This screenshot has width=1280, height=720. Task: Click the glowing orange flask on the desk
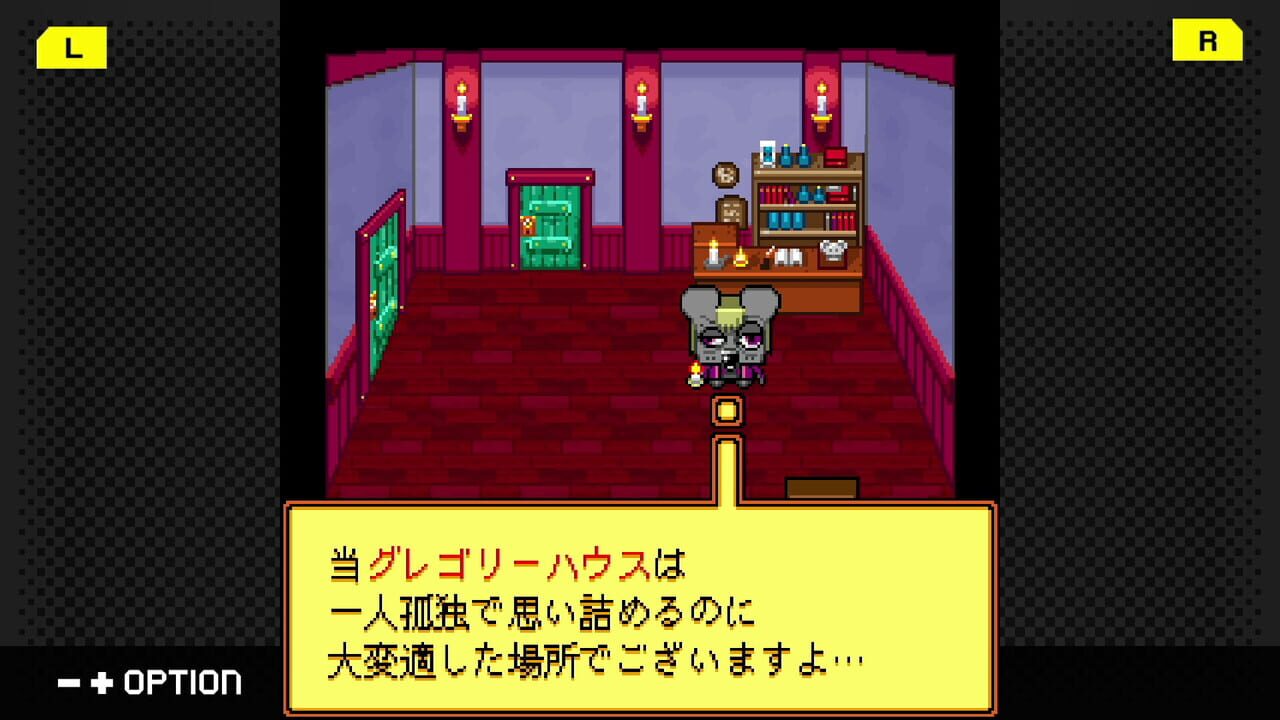[x=741, y=258]
